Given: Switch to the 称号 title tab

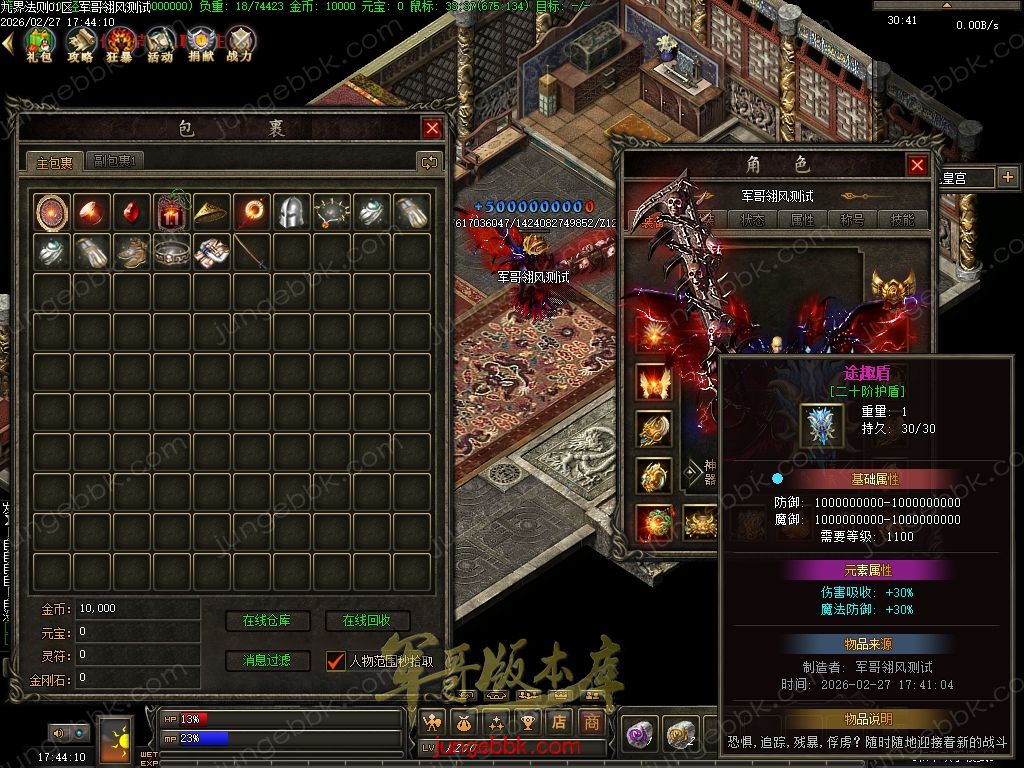Looking at the screenshot, I should [851, 220].
